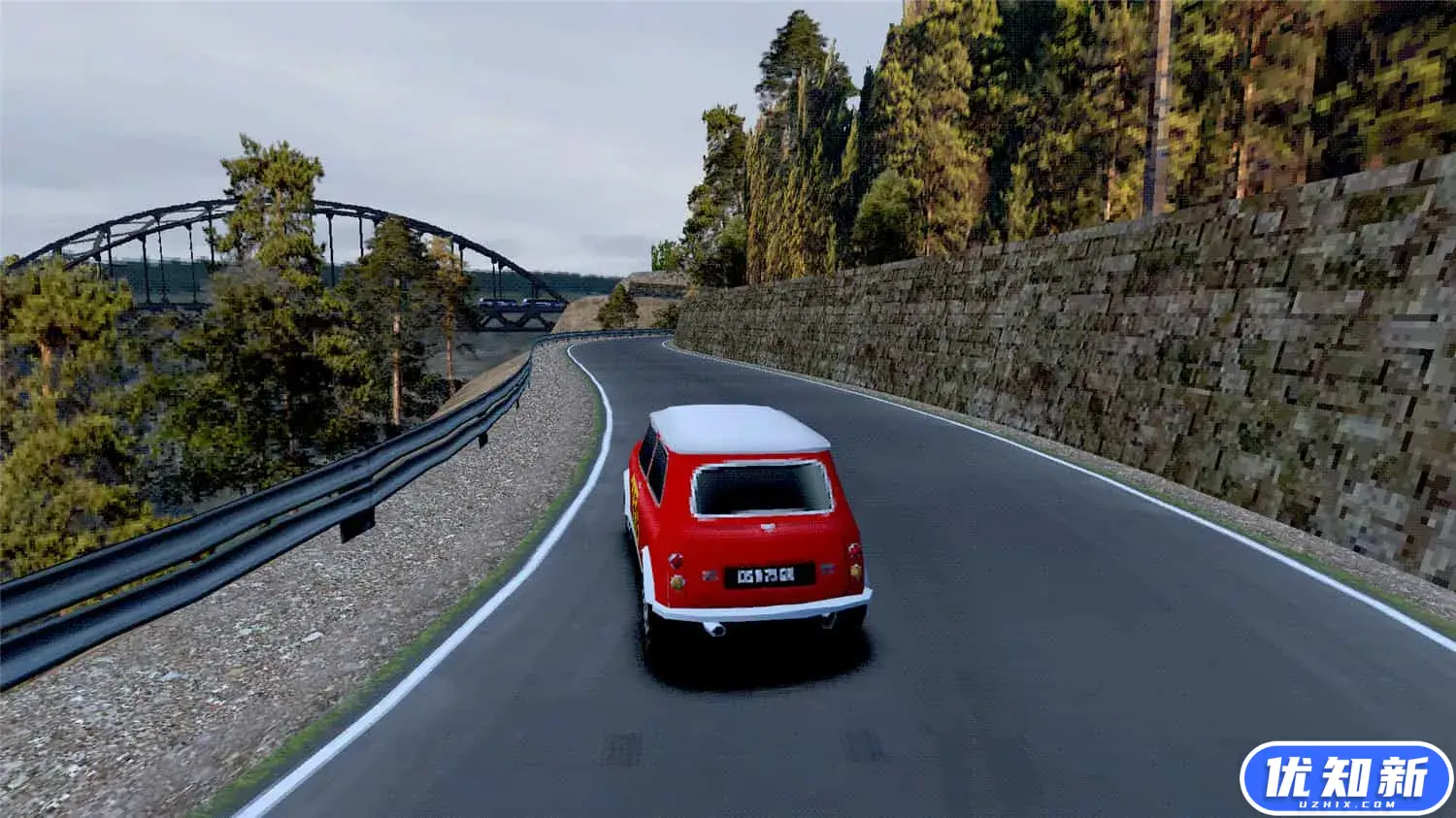Click the 优知新 UZHIX.COM watermark logo
This screenshot has width=1456, height=818.
tap(1346, 778)
